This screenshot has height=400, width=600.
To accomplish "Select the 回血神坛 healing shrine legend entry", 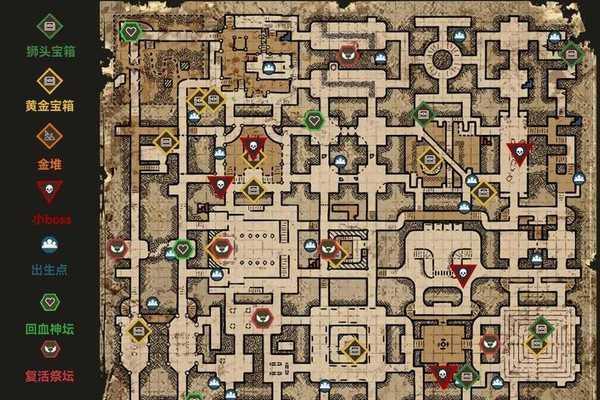I will [x=49, y=300].
